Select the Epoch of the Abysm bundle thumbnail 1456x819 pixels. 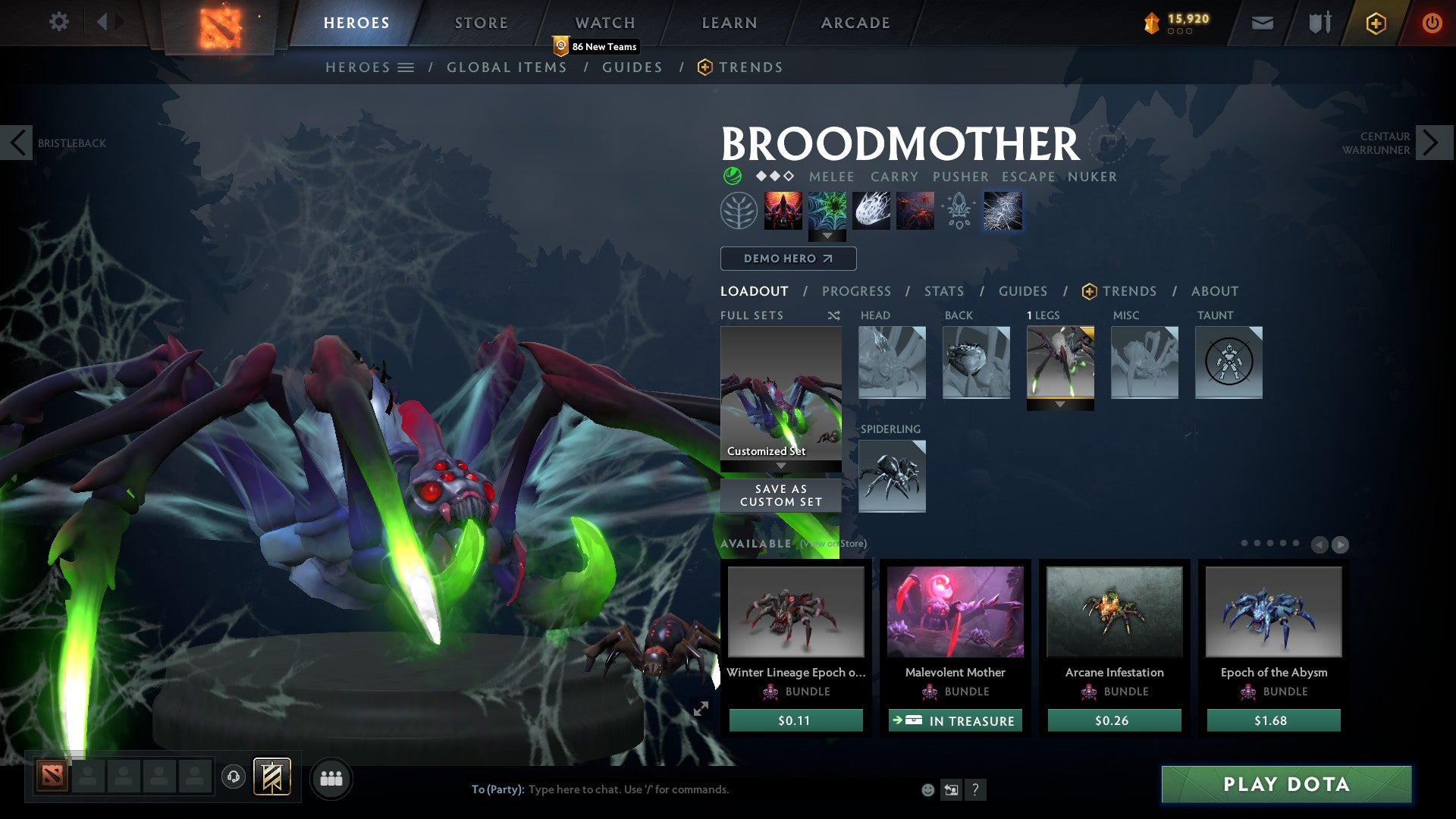coord(1273,612)
